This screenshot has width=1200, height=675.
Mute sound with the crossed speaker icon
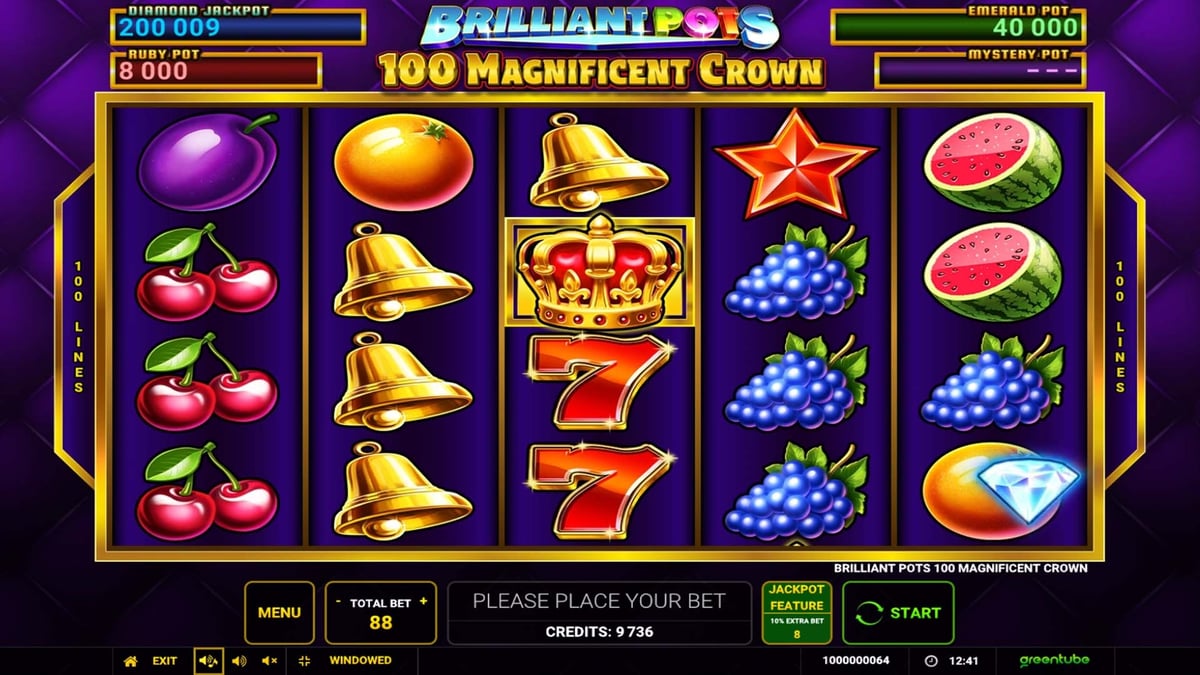(269, 661)
